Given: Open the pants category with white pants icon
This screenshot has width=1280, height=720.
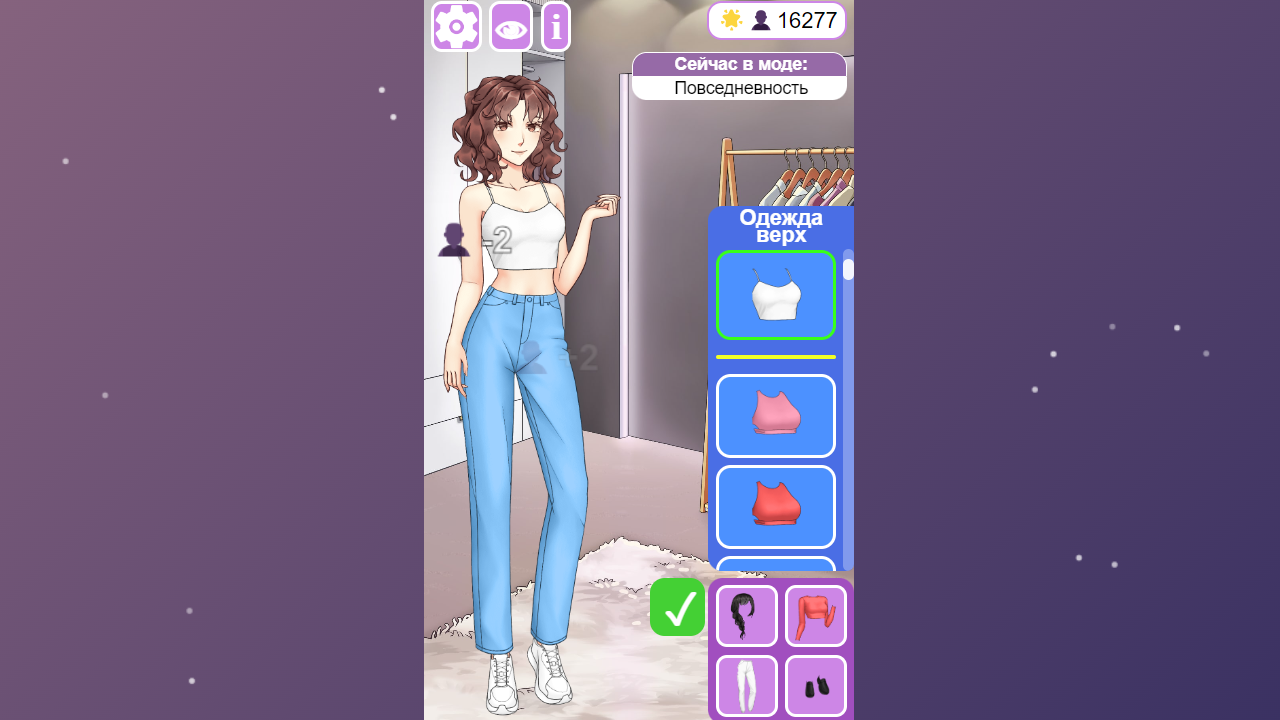Looking at the screenshot, I should [745, 686].
